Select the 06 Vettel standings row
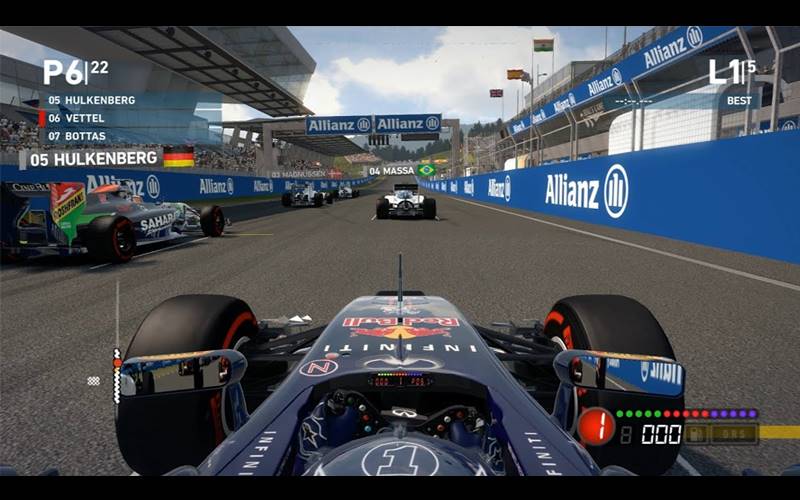Image resolution: width=800 pixels, height=500 pixels. (x=76, y=118)
